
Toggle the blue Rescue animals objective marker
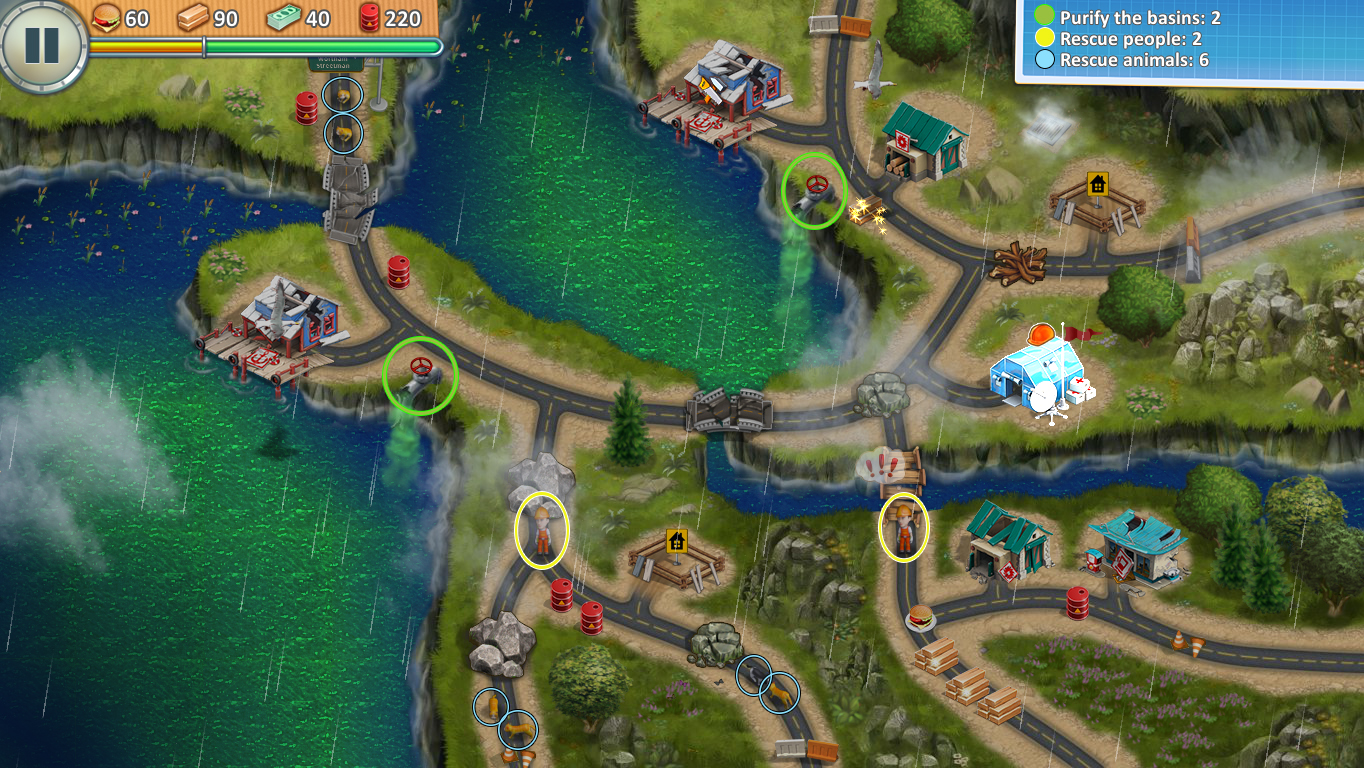coord(1046,60)
